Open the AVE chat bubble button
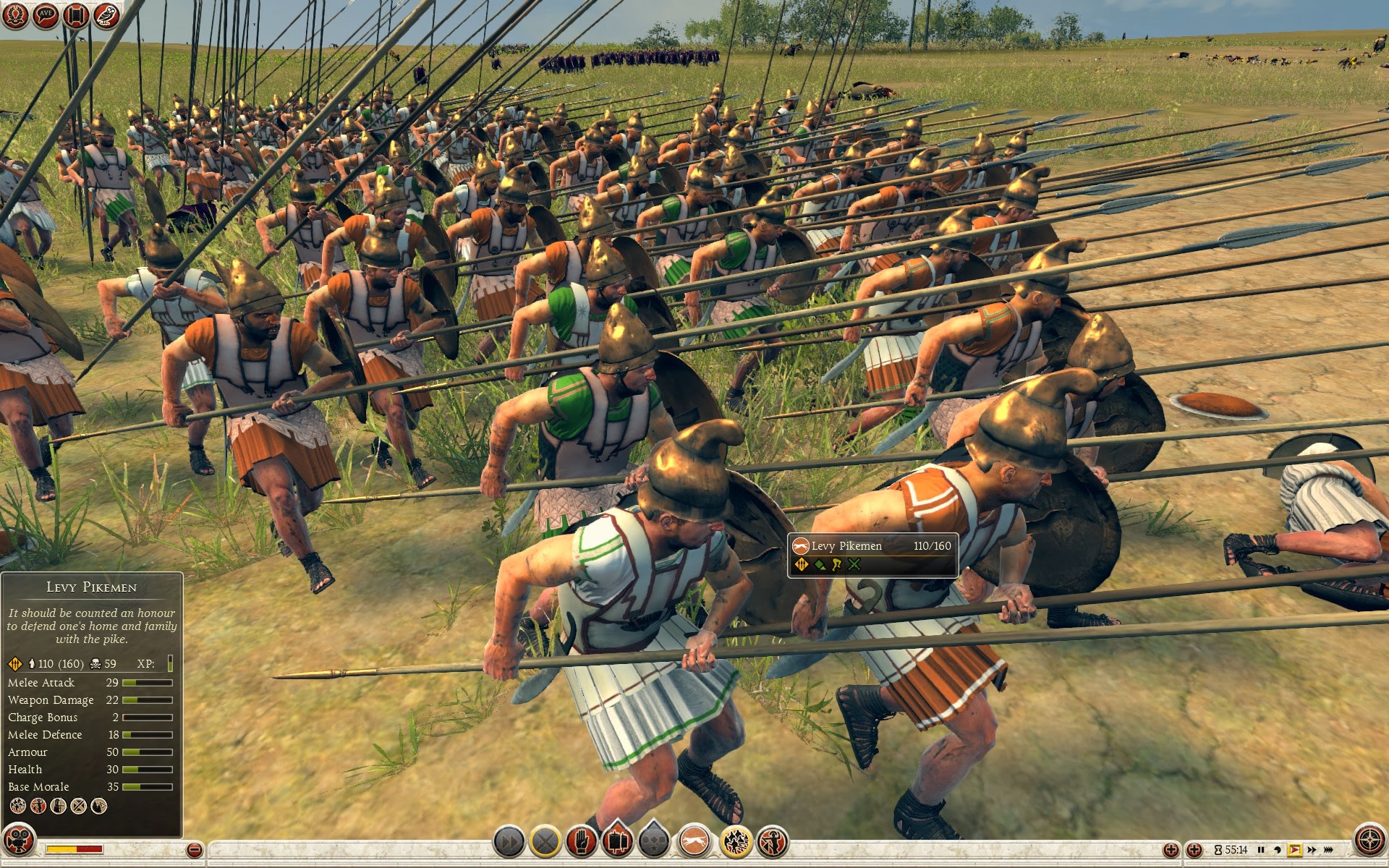The image size is (1389, 868). tap(46, 15)
